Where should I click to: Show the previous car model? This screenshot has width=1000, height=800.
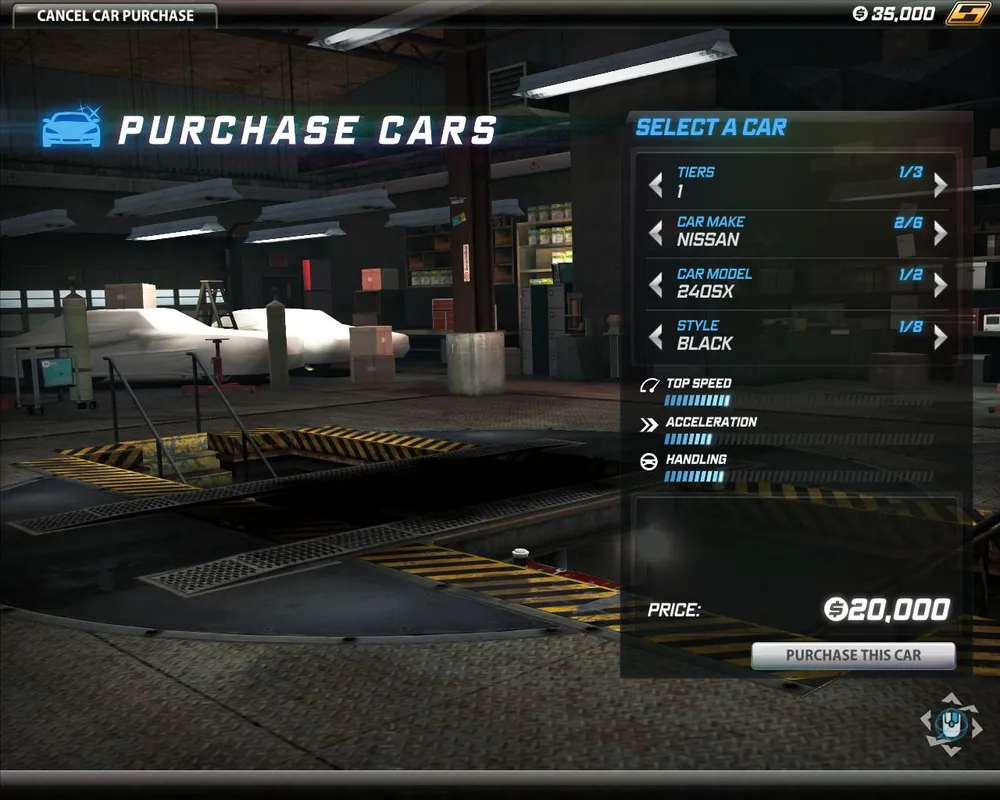pyautogui.click(x=656, y=285)
